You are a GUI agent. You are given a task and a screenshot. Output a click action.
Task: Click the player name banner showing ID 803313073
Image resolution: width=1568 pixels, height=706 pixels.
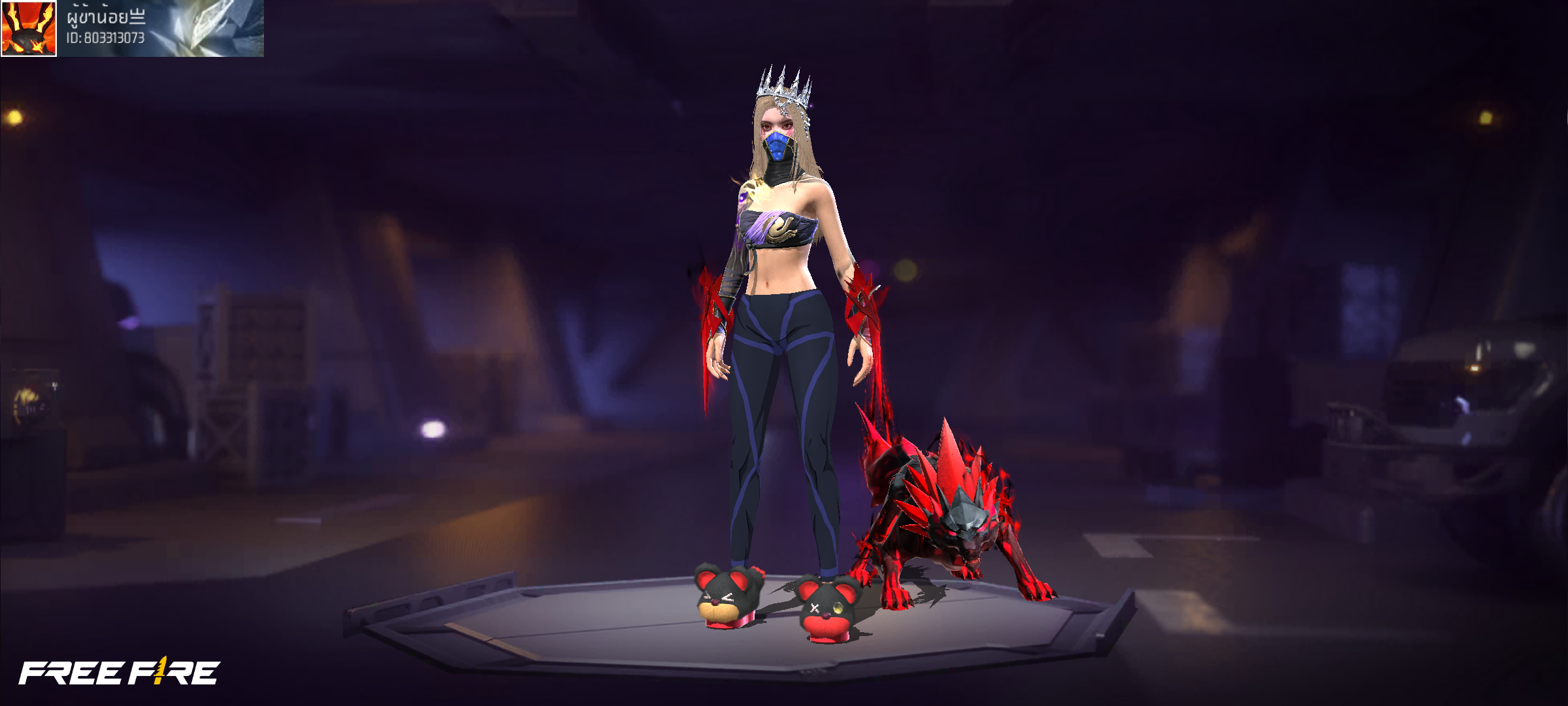pyautogui.click(x=161, y=28)
